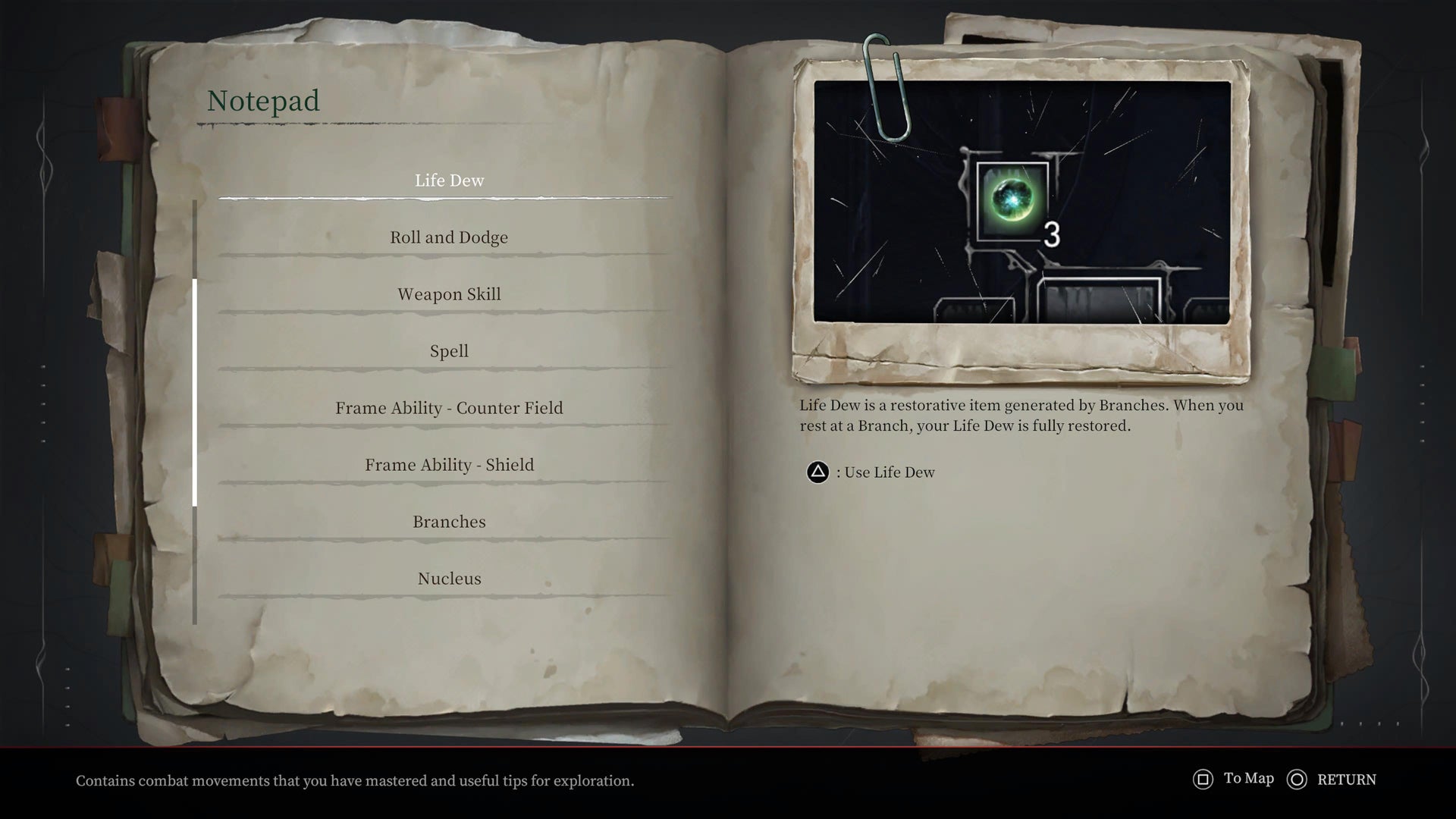Open the Frame Ability - Shield entry
Image resolution: width=1456 pixels, height=819 pixels.
(x=449, y=464)
